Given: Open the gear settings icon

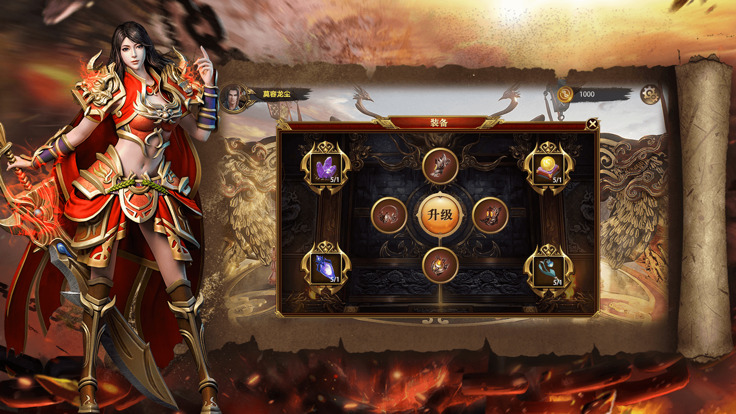Looking at the screenshot, I should (x=650, y=95).
